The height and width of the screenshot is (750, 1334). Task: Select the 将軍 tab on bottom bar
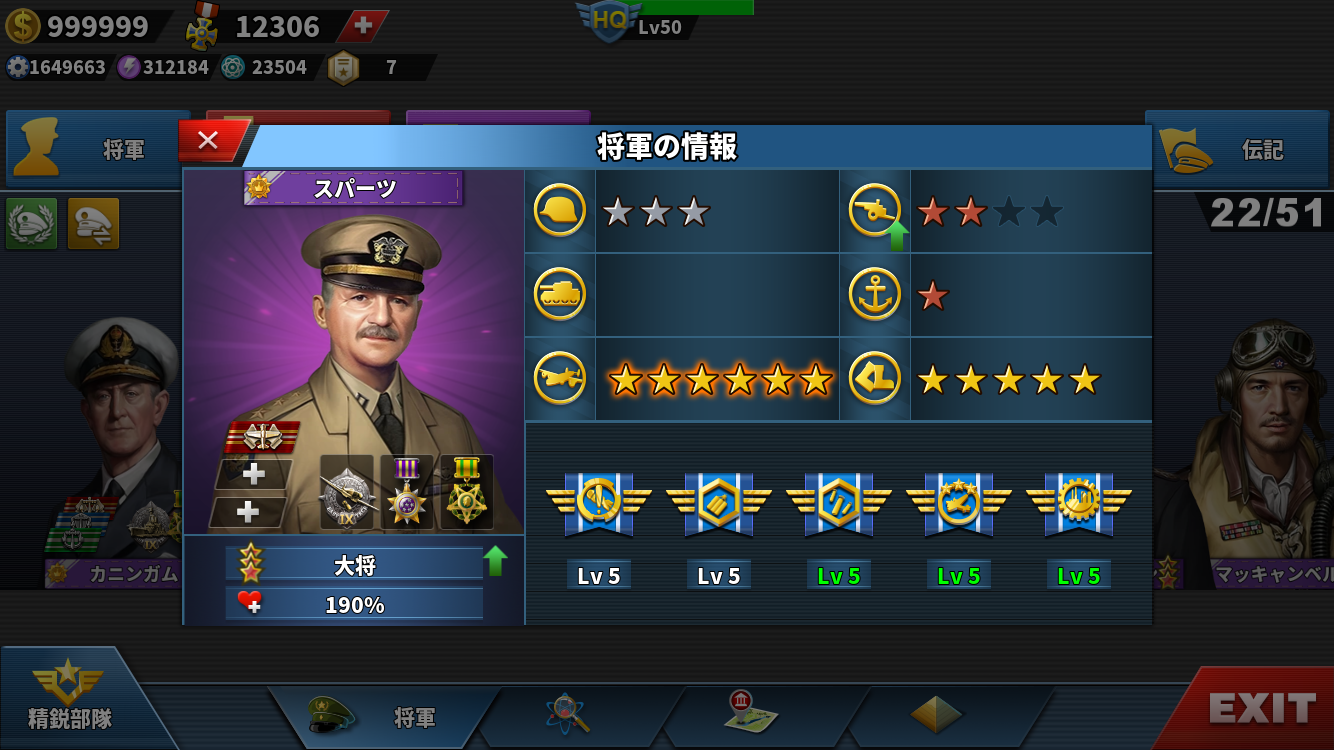(x=385, y=717)
